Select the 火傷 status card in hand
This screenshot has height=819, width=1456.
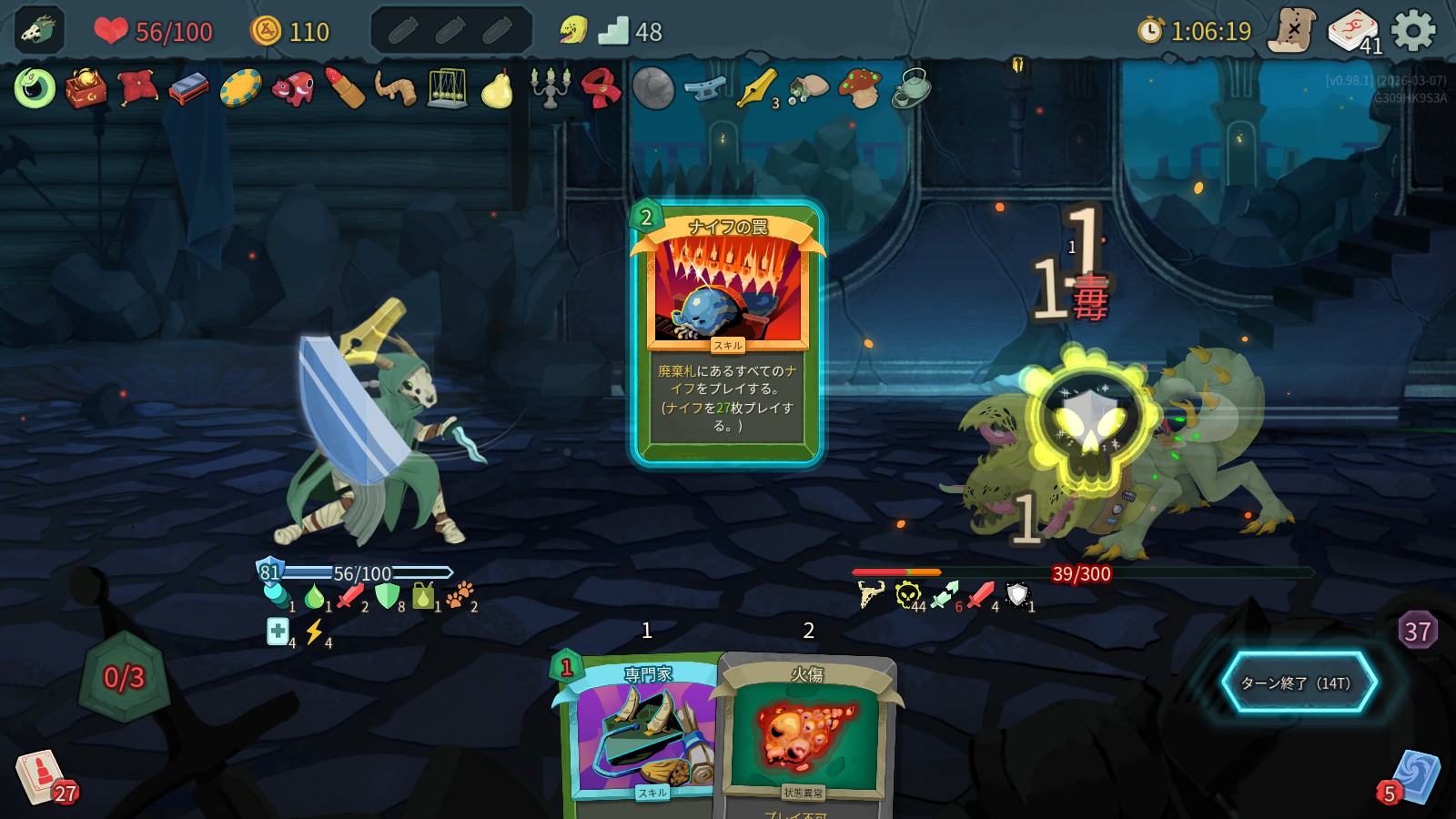click(x=806, y=737)
